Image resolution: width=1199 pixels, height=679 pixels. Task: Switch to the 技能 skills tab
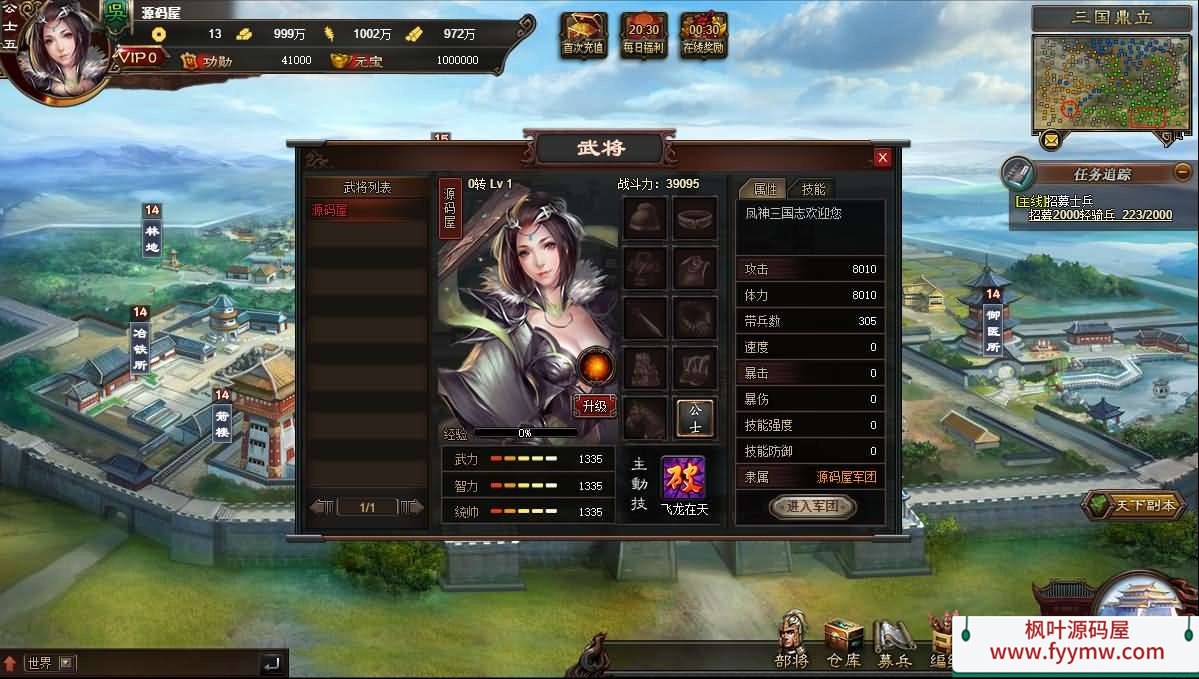813,189
